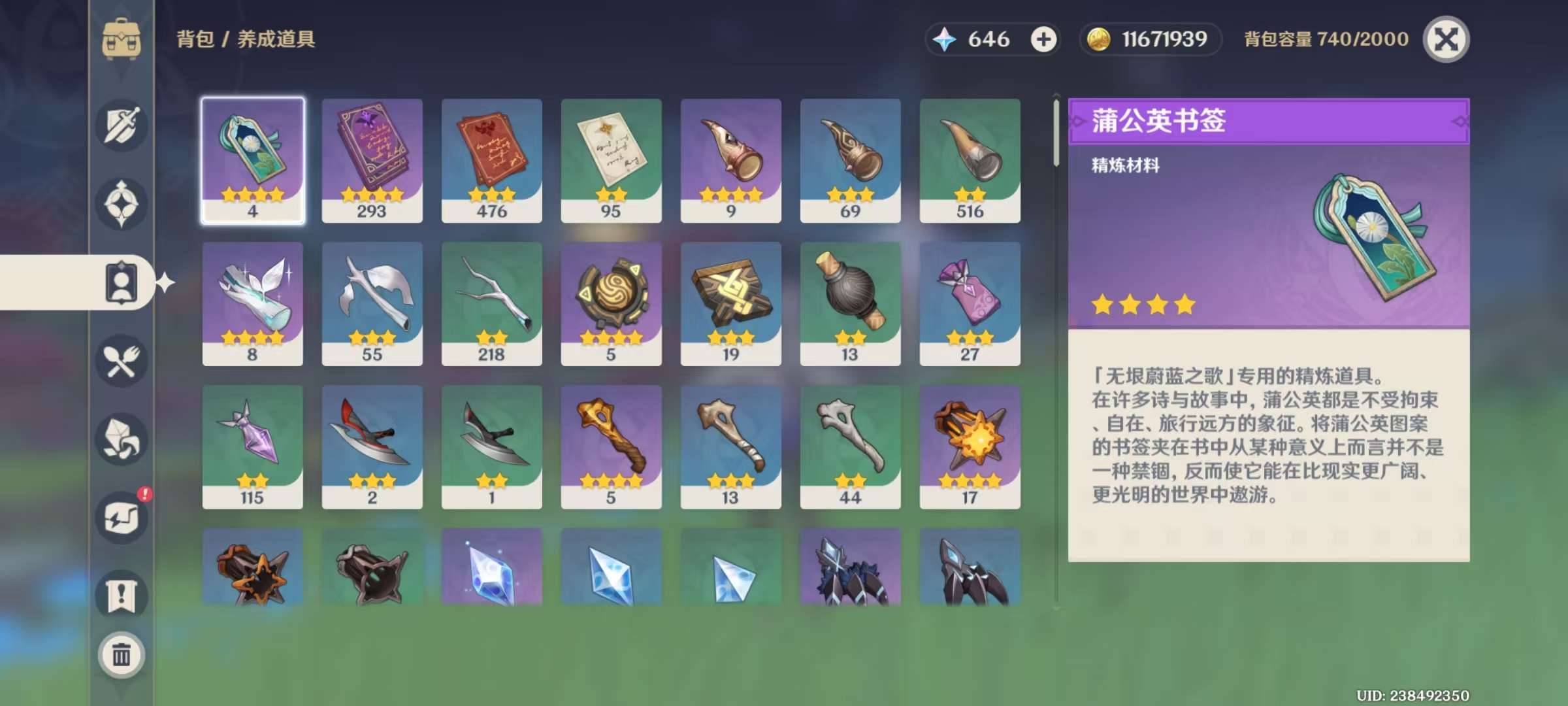Select the white note page with 95

pyautogui.click(x=611, y=160)
